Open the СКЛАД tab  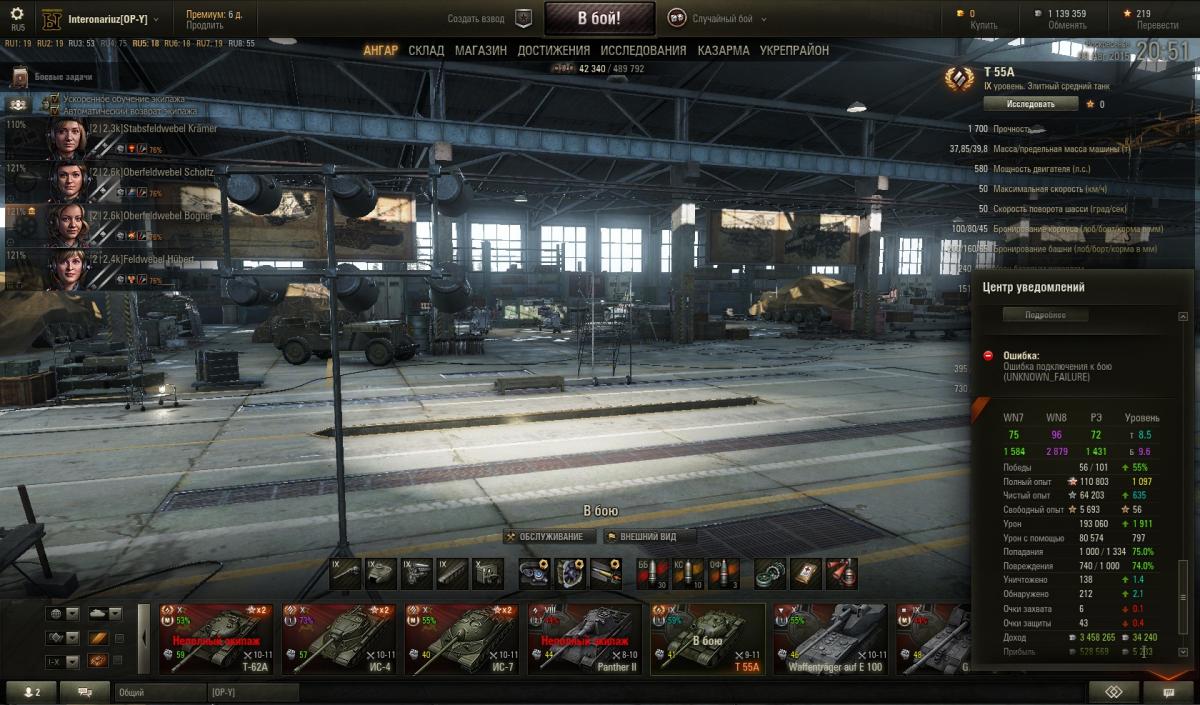click(426, 50)
